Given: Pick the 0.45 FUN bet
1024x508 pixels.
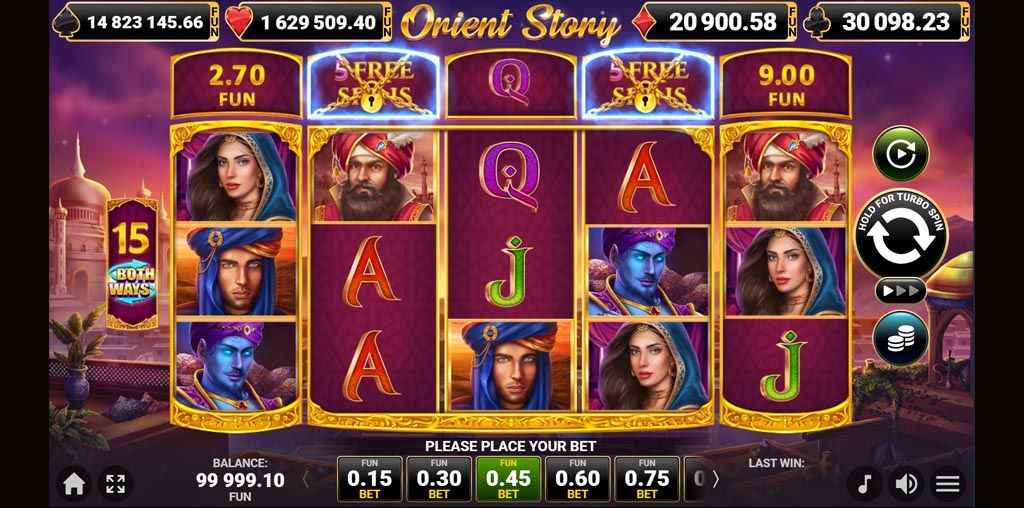Looking at the screenshot, I should pyautogui.click(x=508, y=479).
